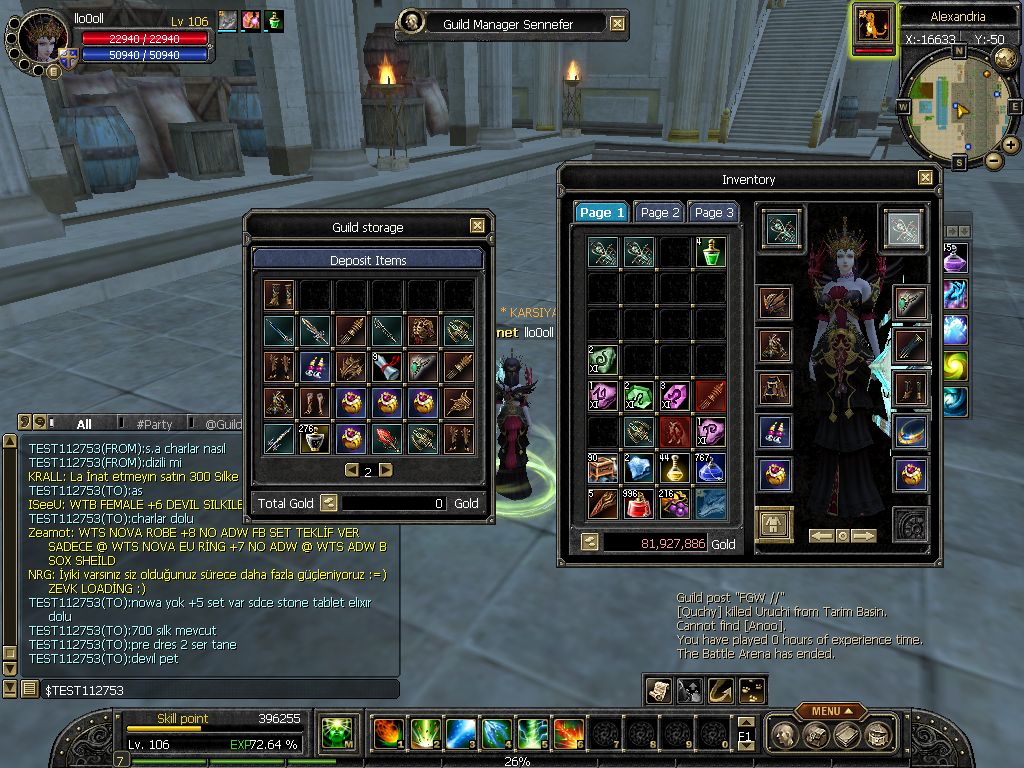Close the Inventory window
Image resolution: width=1024 pixels, height=768 pixels.
pos(926,178)
